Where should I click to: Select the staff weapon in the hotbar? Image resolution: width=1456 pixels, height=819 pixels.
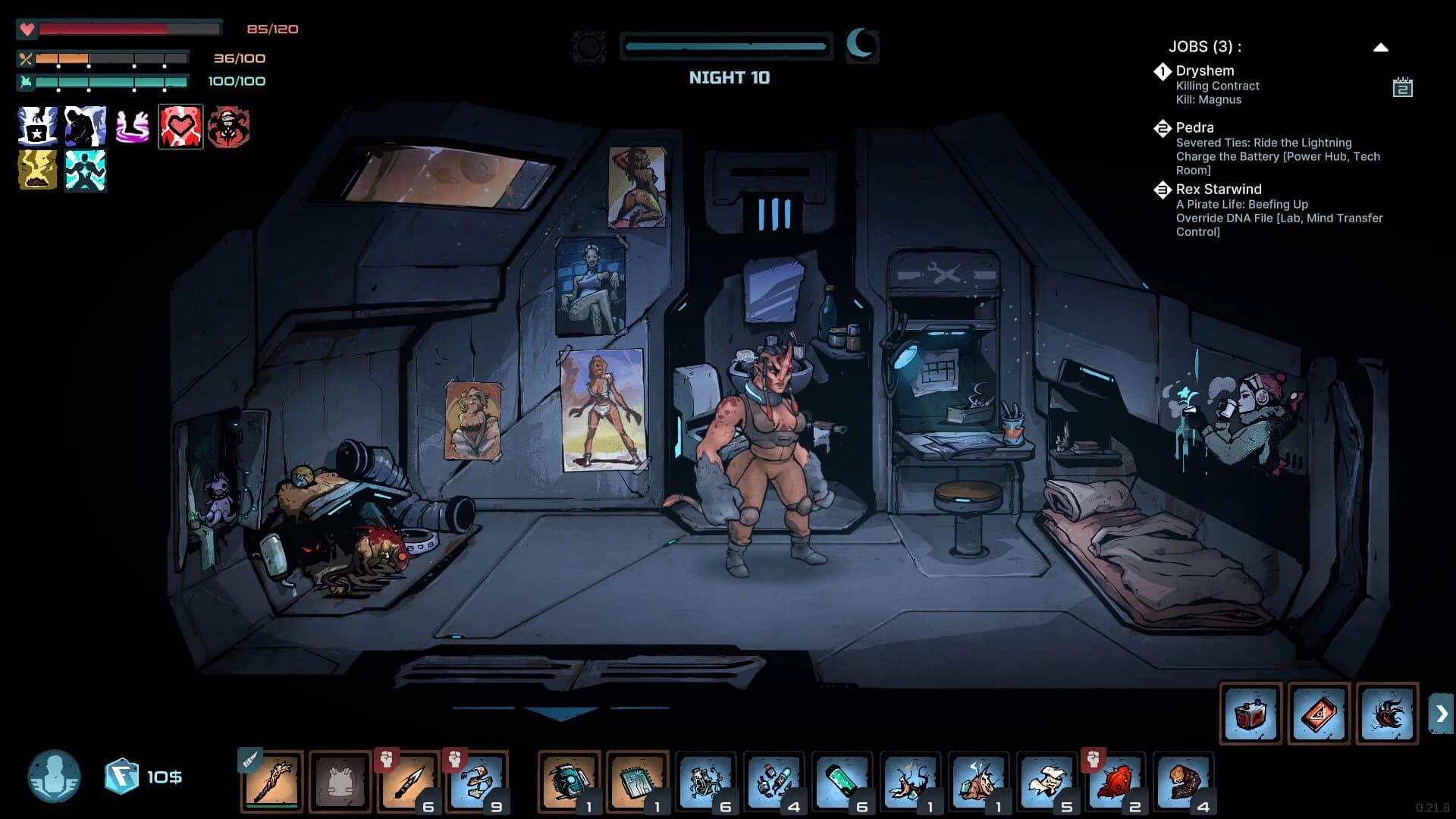(272, 781)
